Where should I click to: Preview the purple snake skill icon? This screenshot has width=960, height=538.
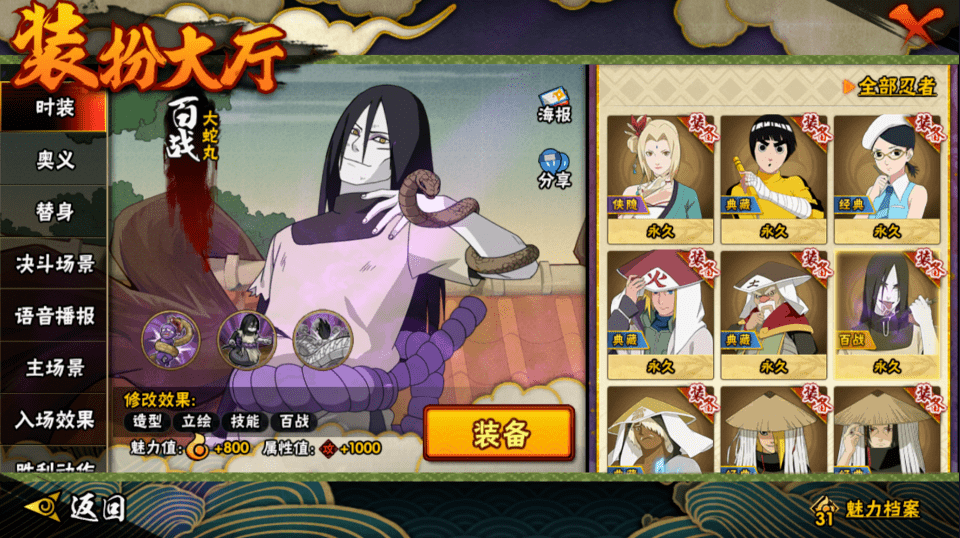coord(171,339)
